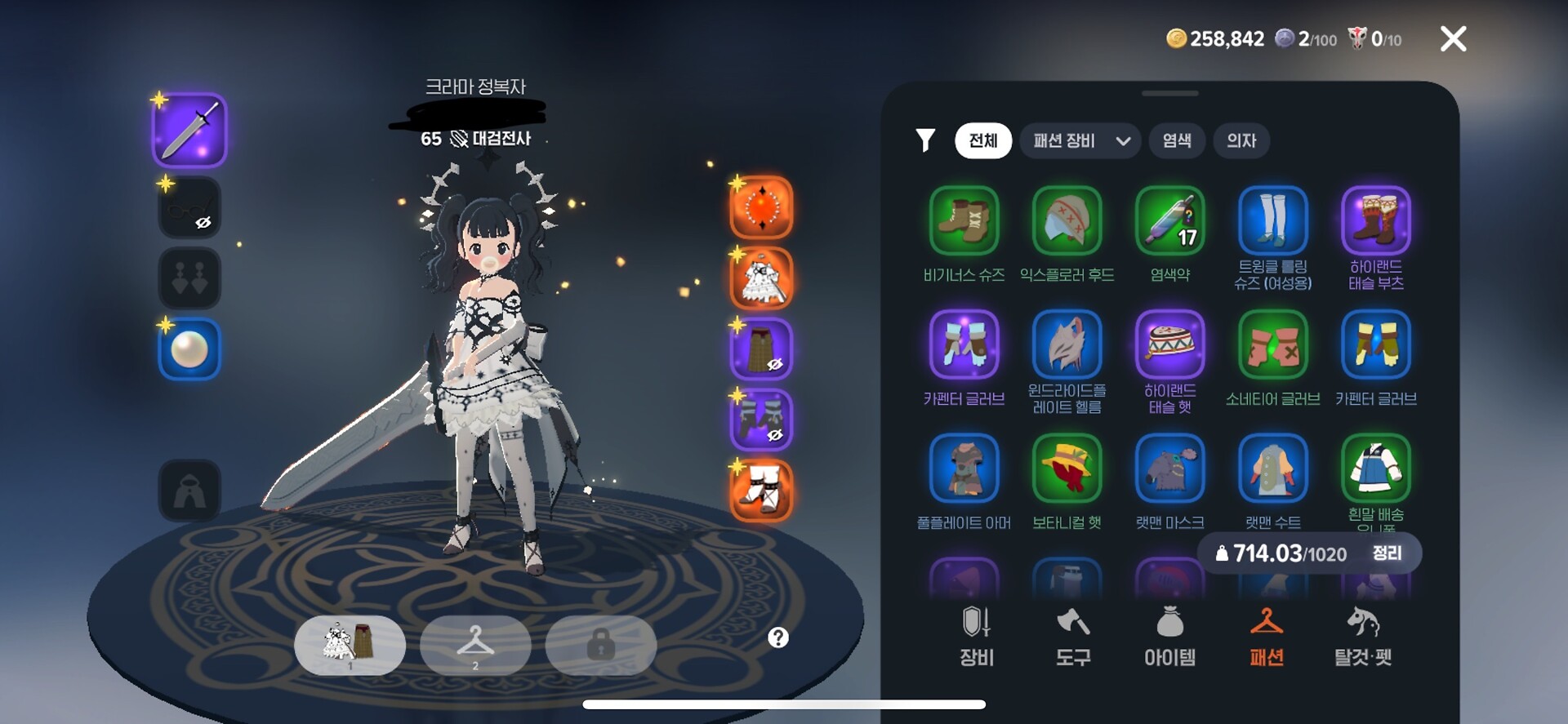Close the fashion inventory screen
This screenshot has width=1568, height=724.
(x=1453, y=38)
